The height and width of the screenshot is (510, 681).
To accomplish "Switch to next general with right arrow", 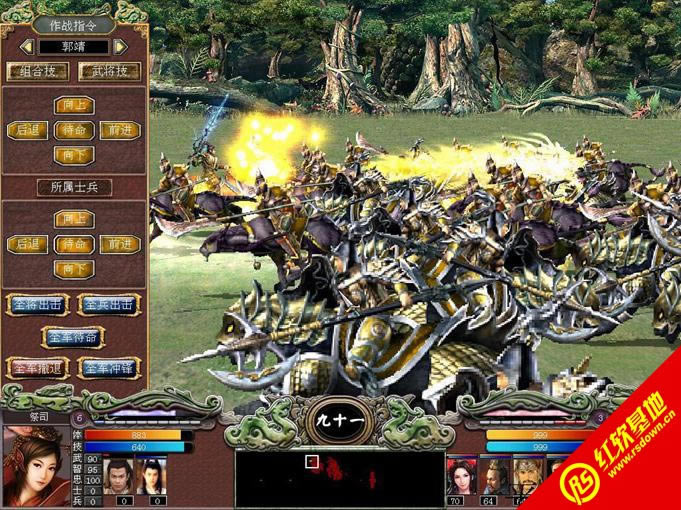I will point(121,46).
